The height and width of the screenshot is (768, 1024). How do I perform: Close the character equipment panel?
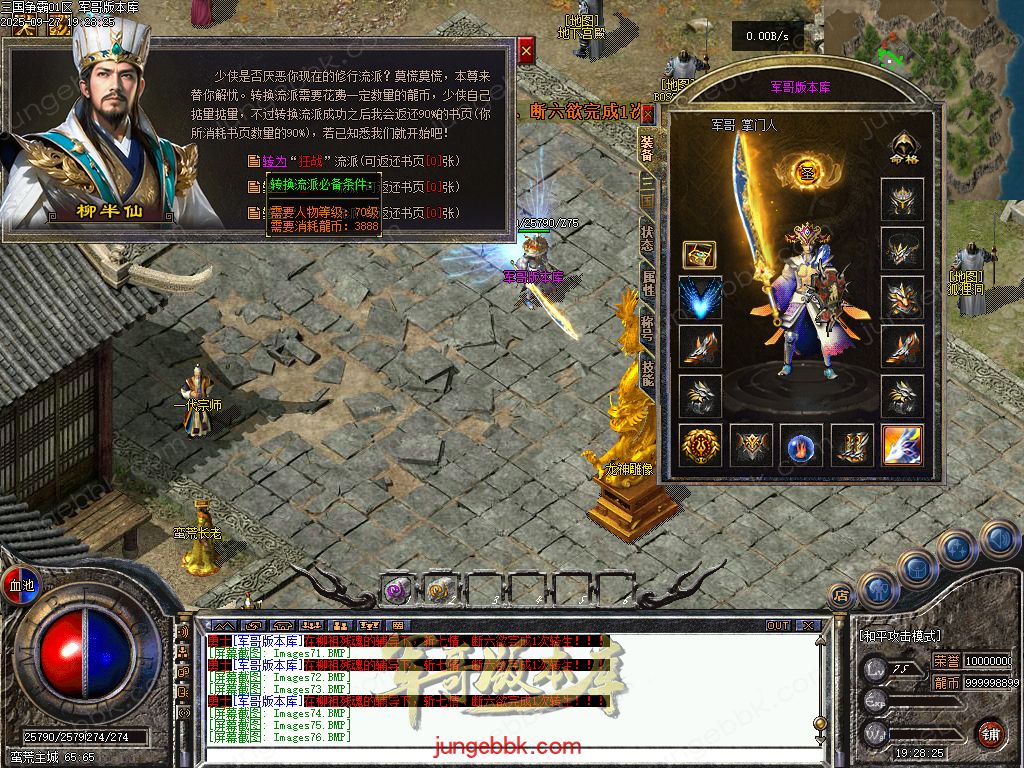coord(646,114)
